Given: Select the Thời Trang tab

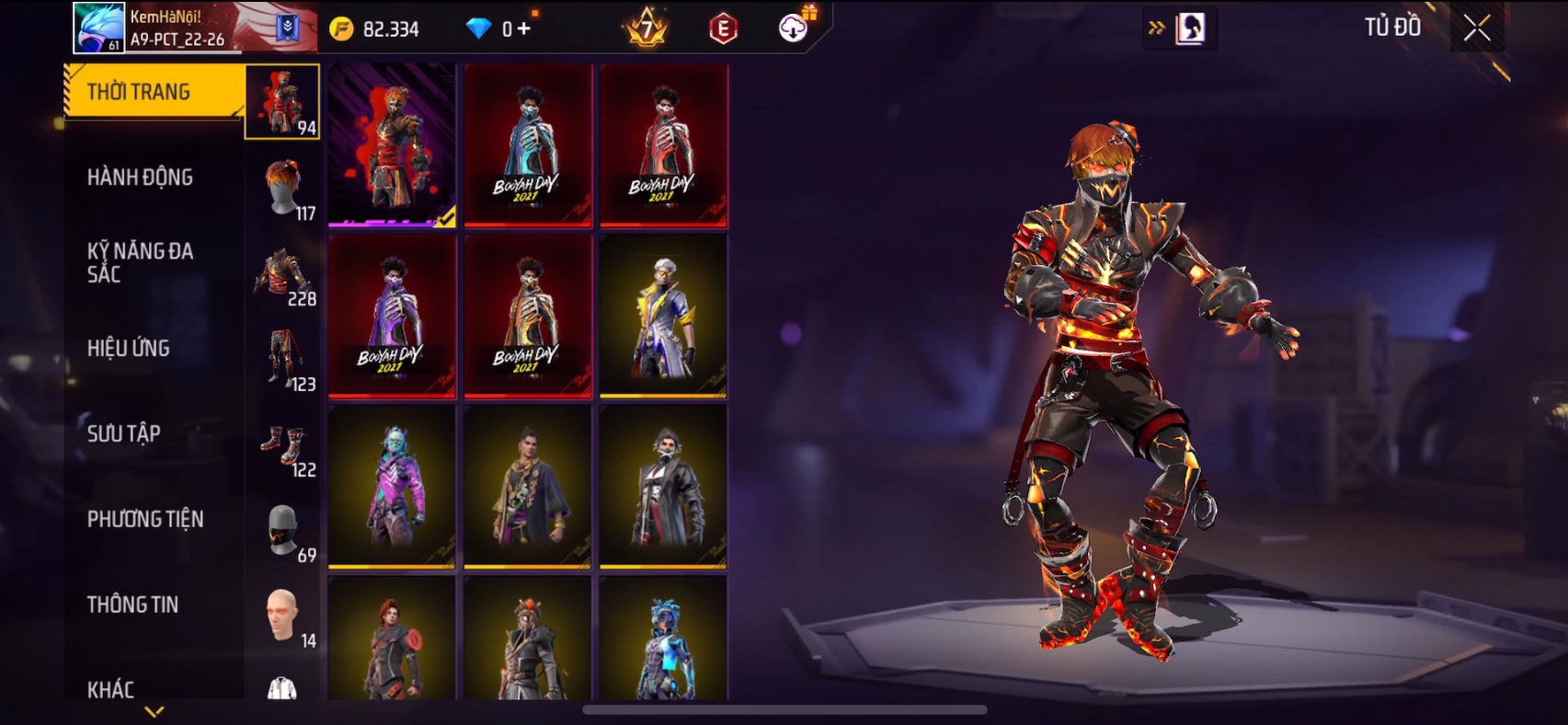Looking at the screenshot, I should coord(140,92).
